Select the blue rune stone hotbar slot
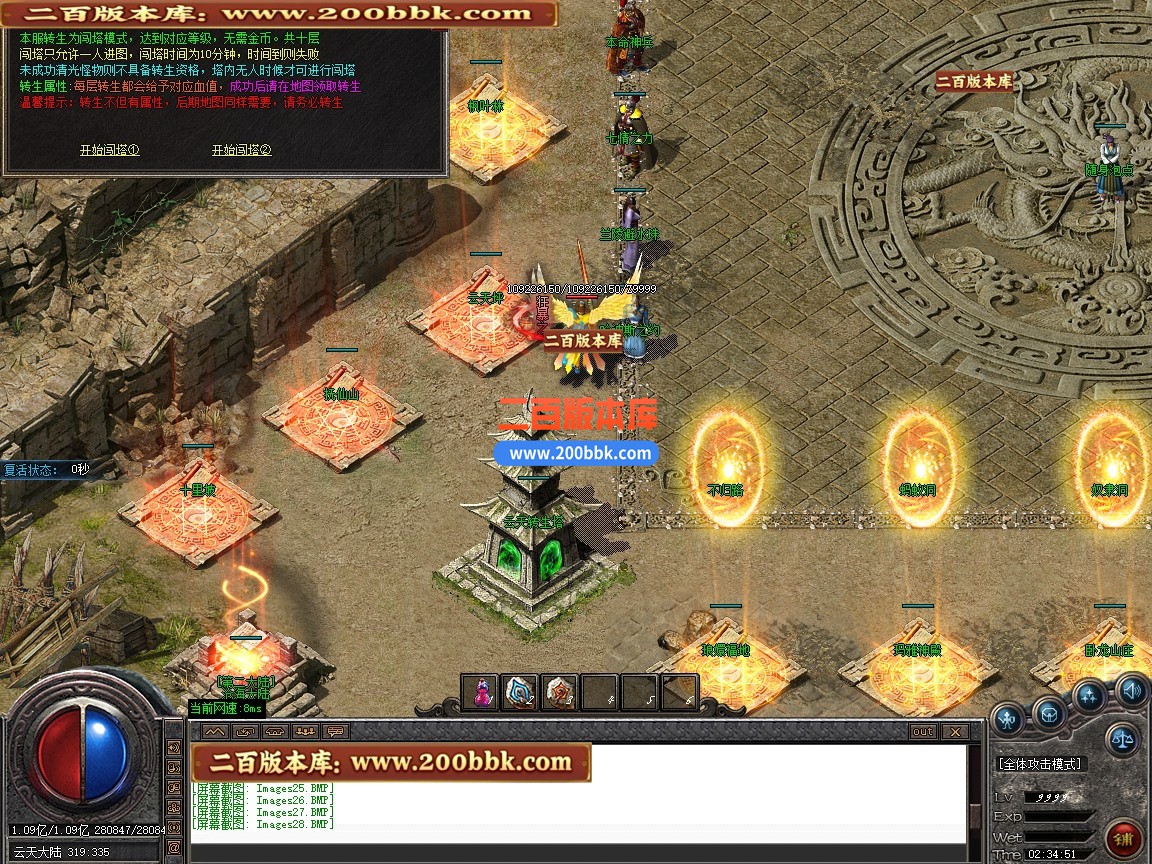This screenshot has height=864, width=1152. coord(520,692)
